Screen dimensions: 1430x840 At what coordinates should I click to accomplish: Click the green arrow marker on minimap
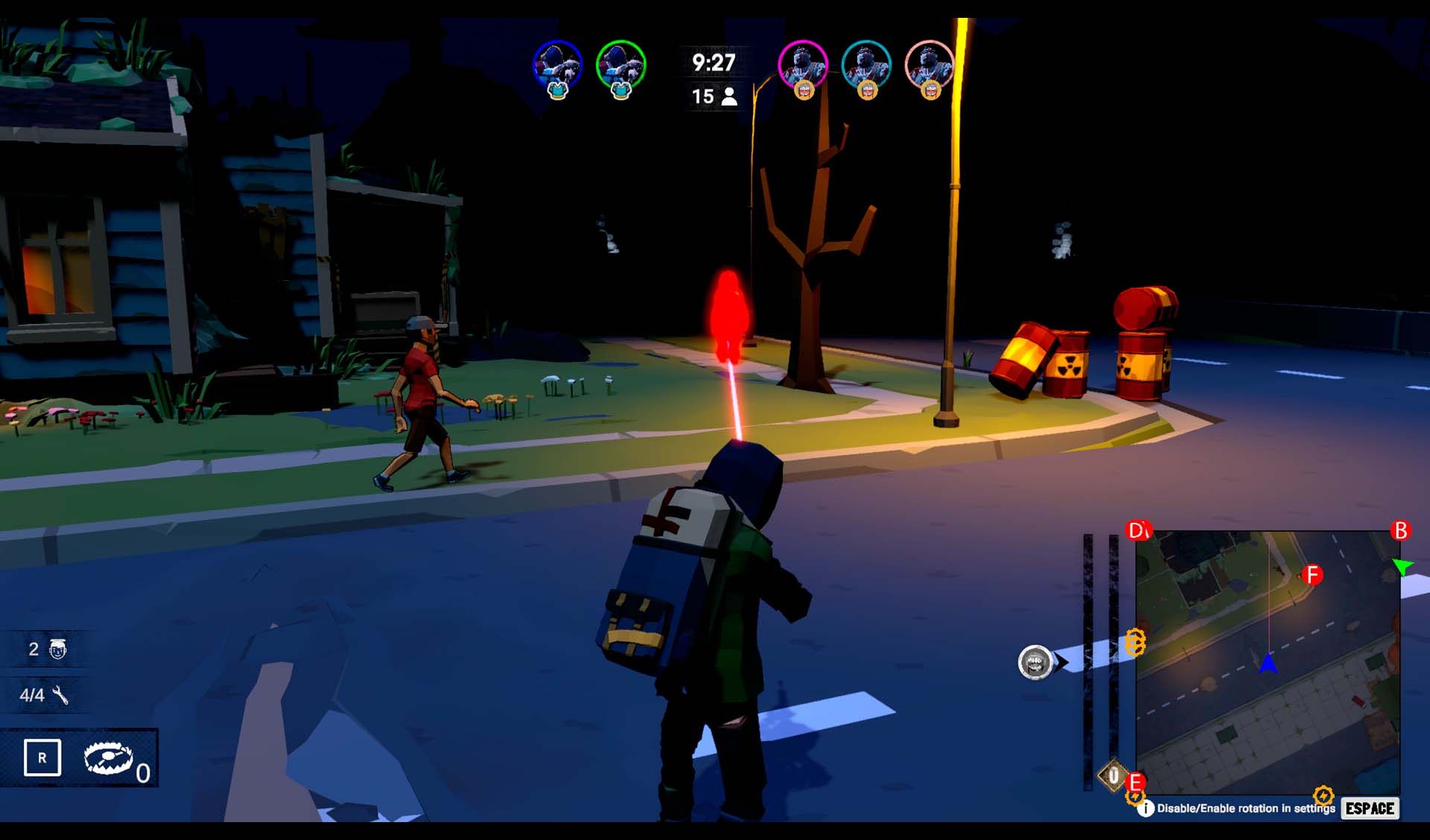pyautogui.click(x=1402, y=567)
